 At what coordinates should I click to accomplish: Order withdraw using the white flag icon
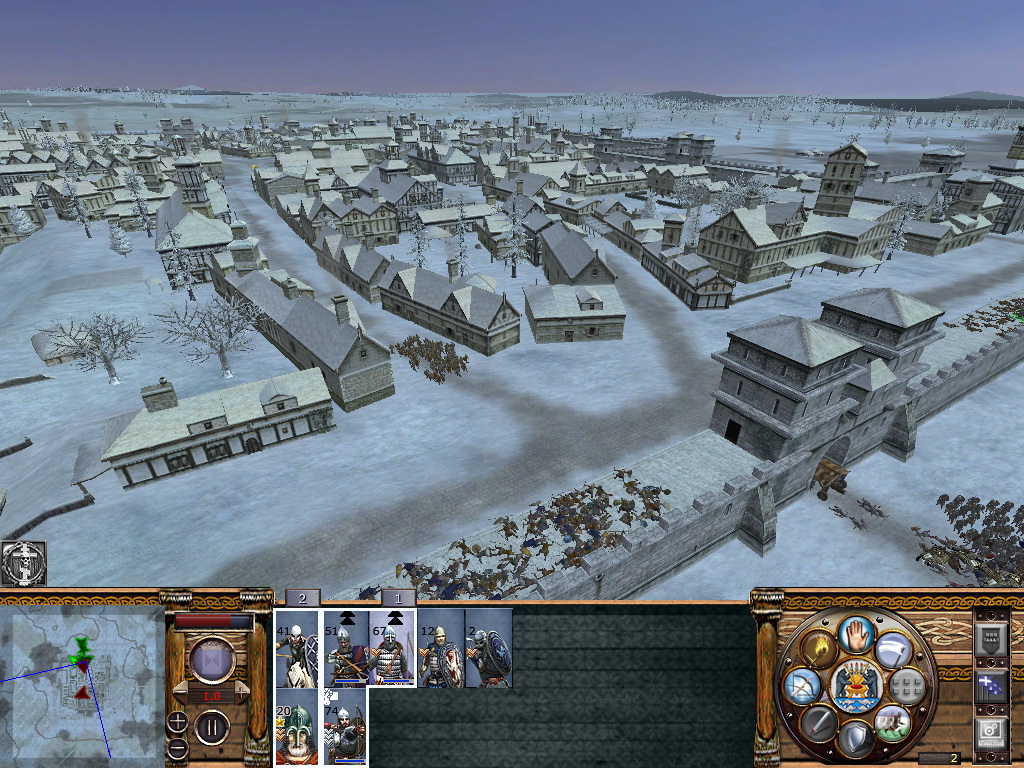click(891, 650)
